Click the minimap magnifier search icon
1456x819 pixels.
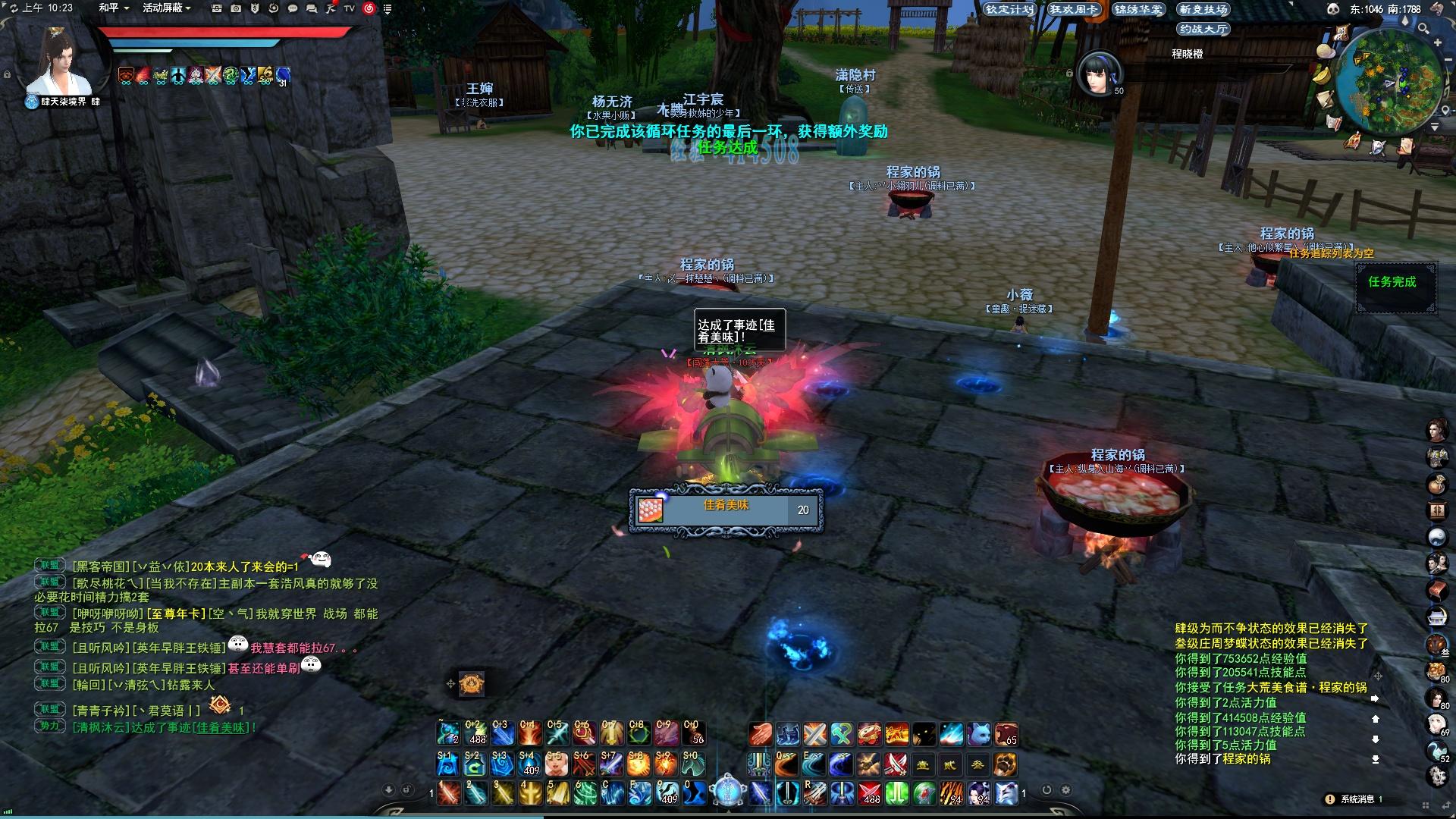click(1423, 29)
